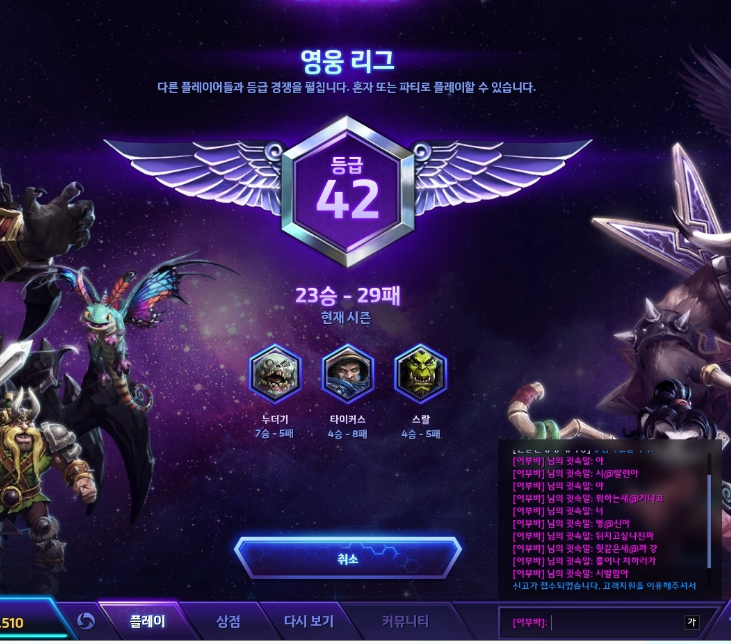Cancel with the 취소 button
The image size is (731, 644).
[x=347, y=558]
